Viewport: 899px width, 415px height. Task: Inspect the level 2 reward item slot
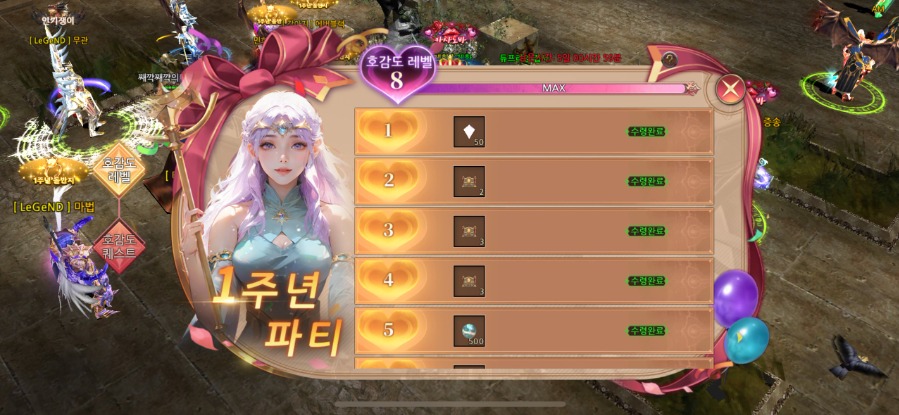469,181
